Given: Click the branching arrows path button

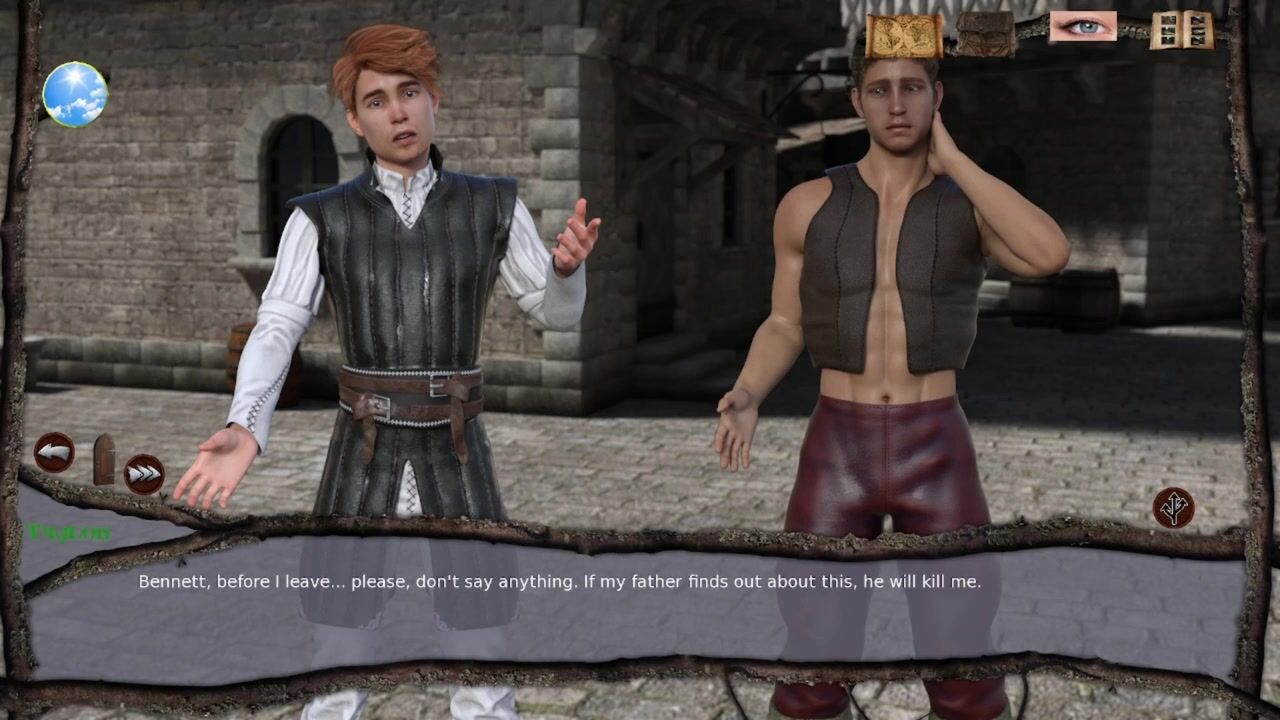Looking at the screenshot, I should pos(1173,507).
